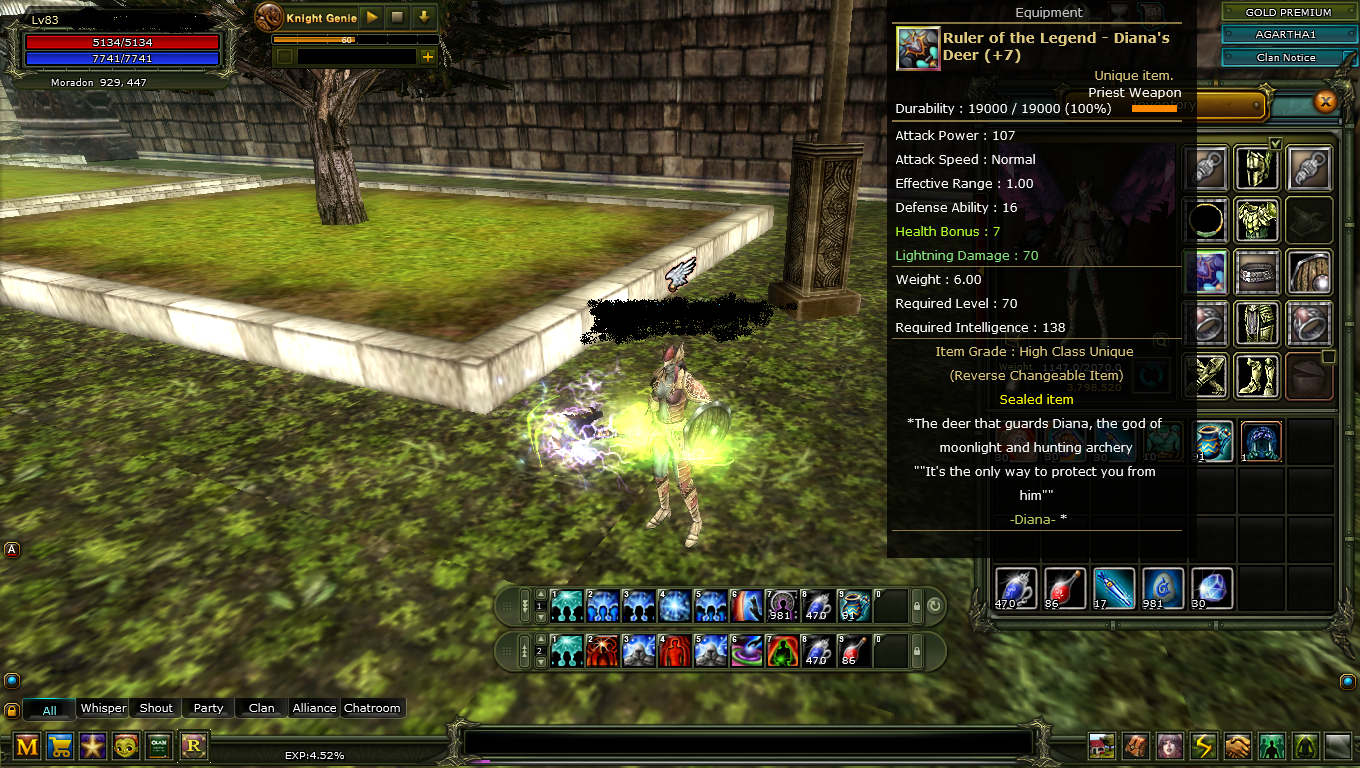Image resolution: width=1360 pixels, height=768 pixels.
Task: Tick the checkbox above the equipment slots
Action: [1275, 143]
